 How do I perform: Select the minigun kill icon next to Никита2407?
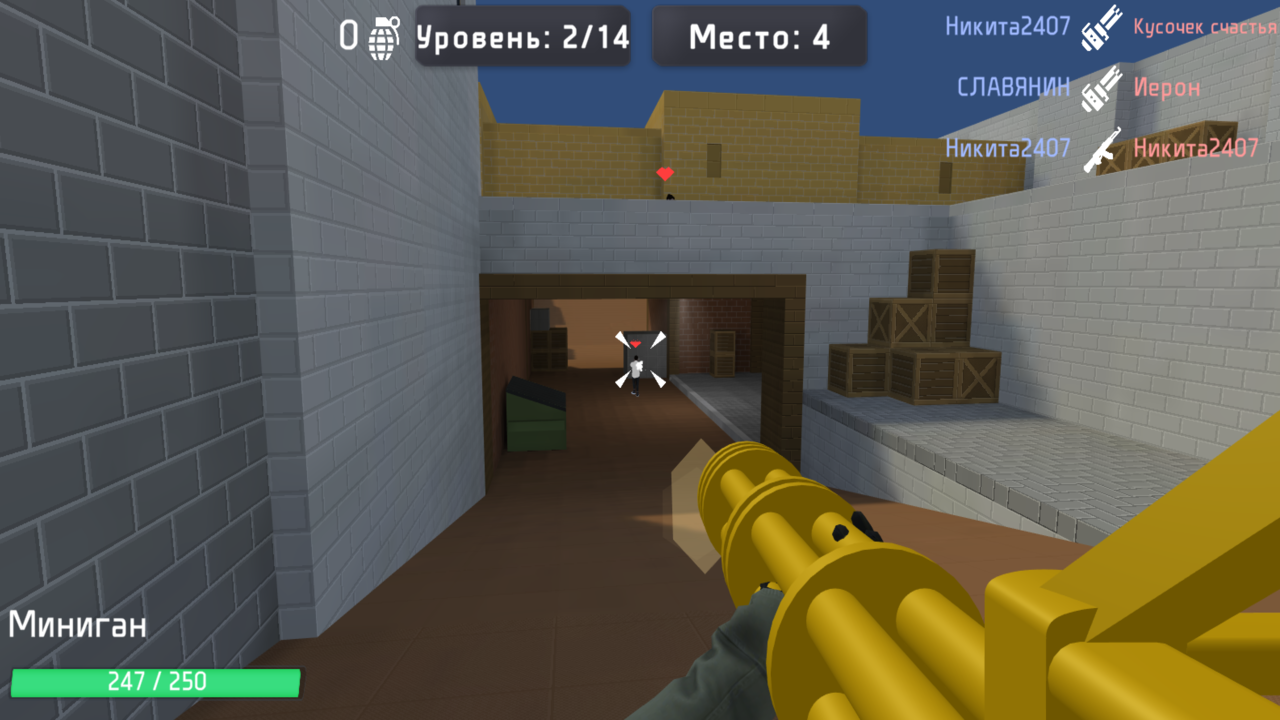(x=1100, y=27)
